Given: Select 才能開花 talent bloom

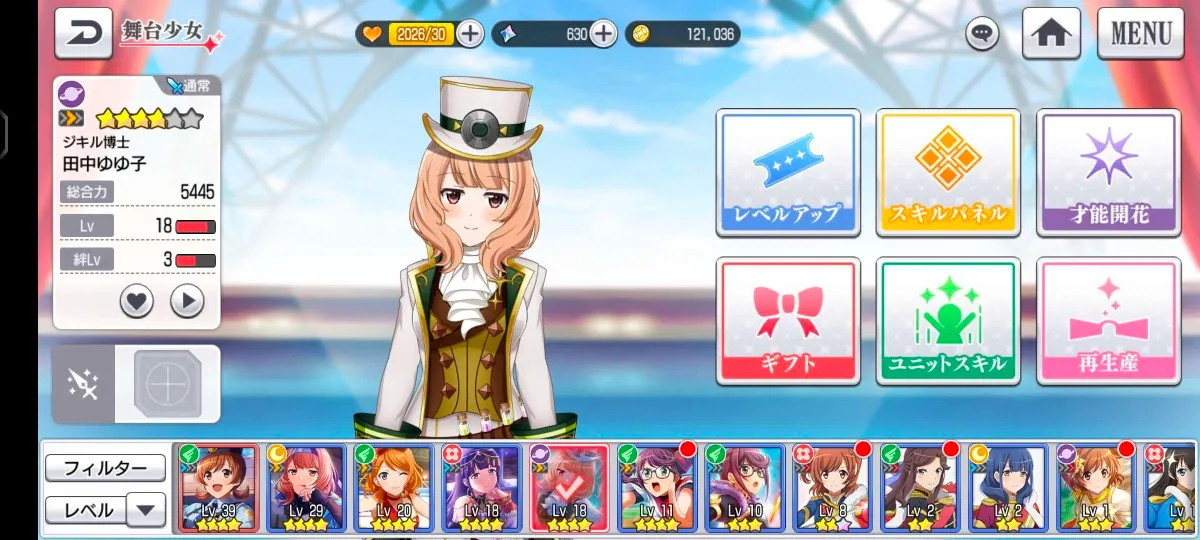Looking at the screenshot, I should [x=1108, y=172].
